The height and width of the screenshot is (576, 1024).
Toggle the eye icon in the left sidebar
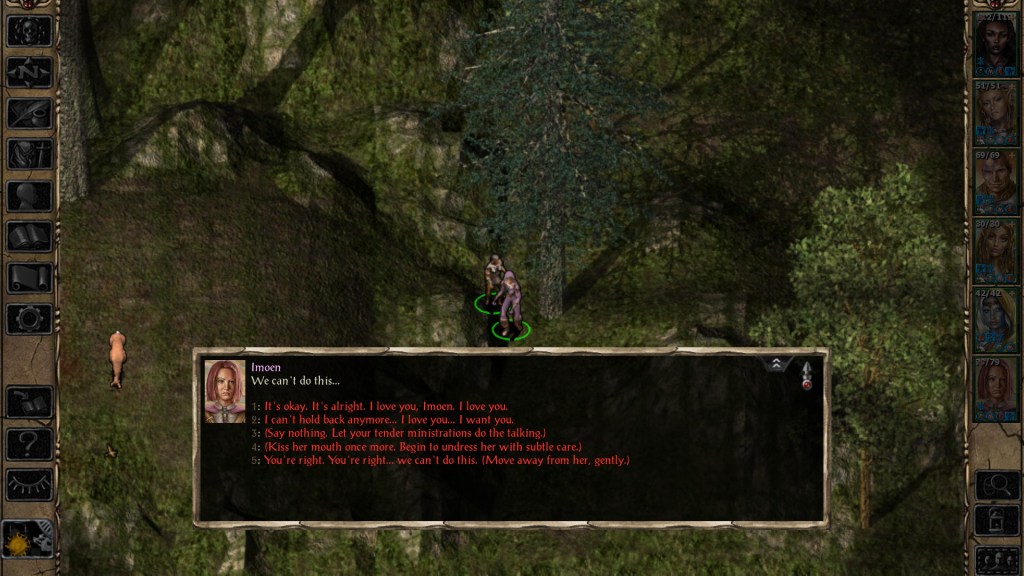tap(29, 484)
